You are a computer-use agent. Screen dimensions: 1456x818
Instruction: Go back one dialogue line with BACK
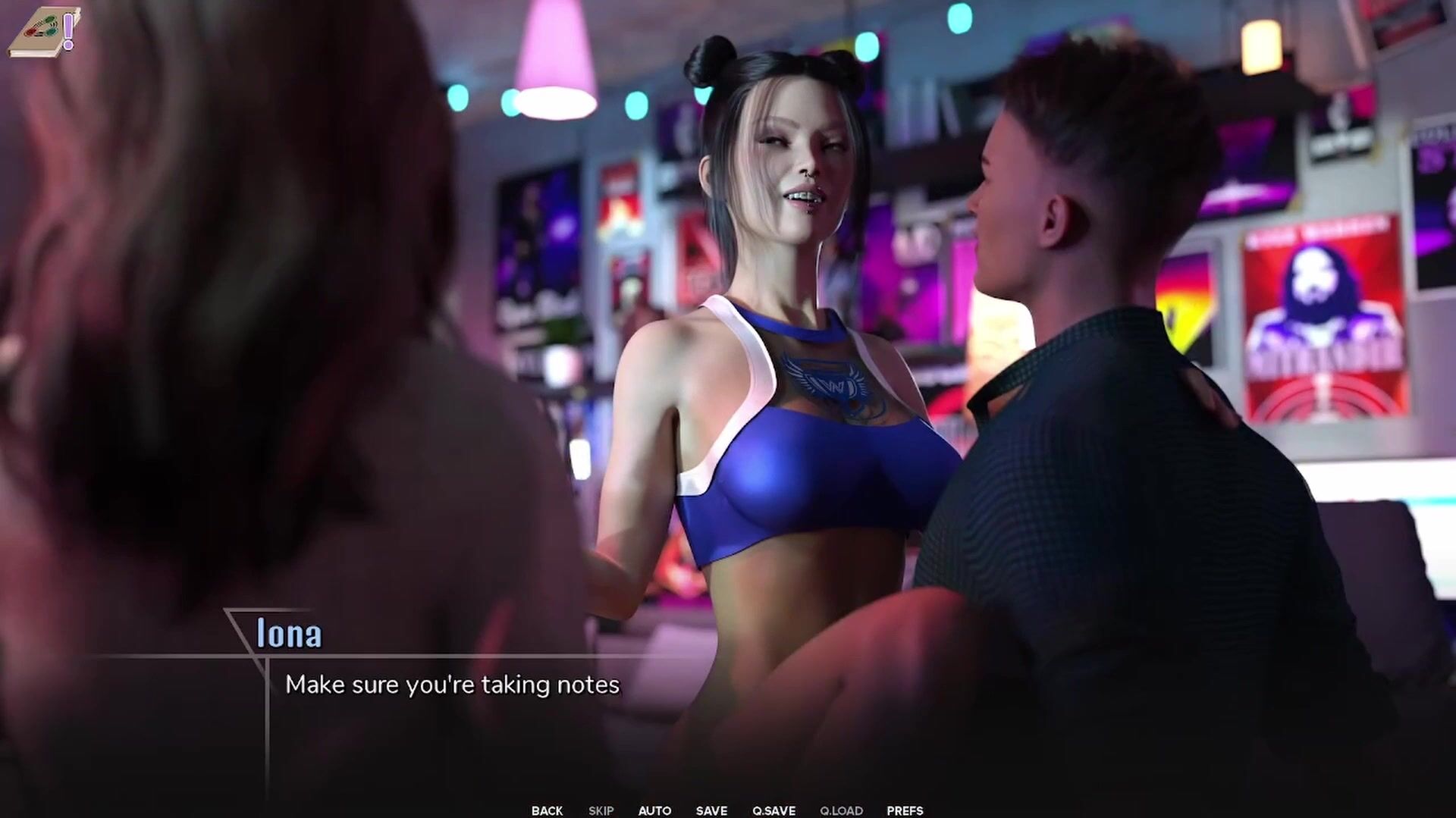(x=547, y=810)
